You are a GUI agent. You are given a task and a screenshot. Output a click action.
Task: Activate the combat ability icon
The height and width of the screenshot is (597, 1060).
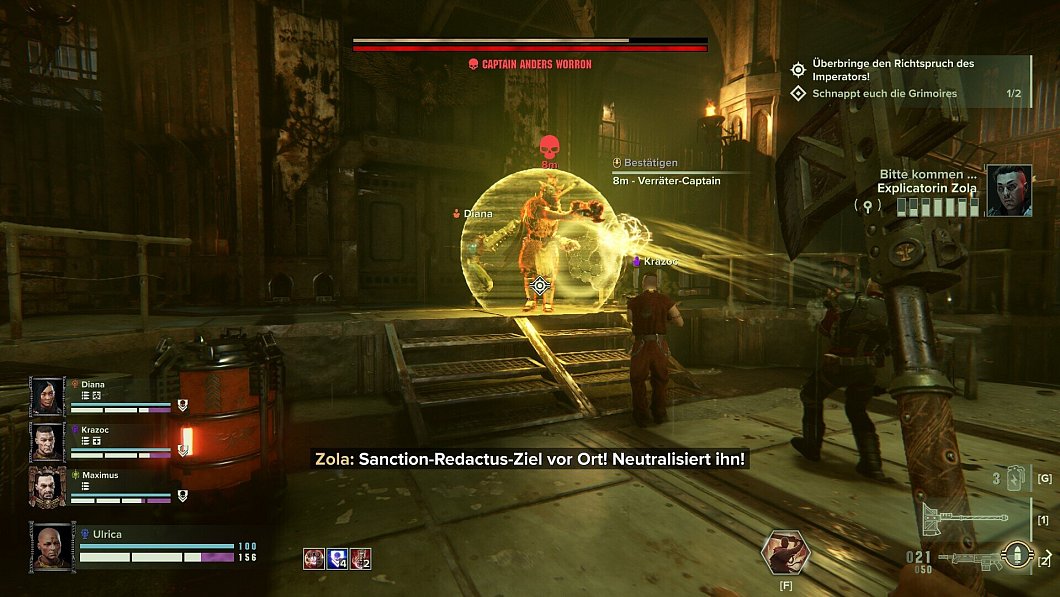(x=785, y=551)
